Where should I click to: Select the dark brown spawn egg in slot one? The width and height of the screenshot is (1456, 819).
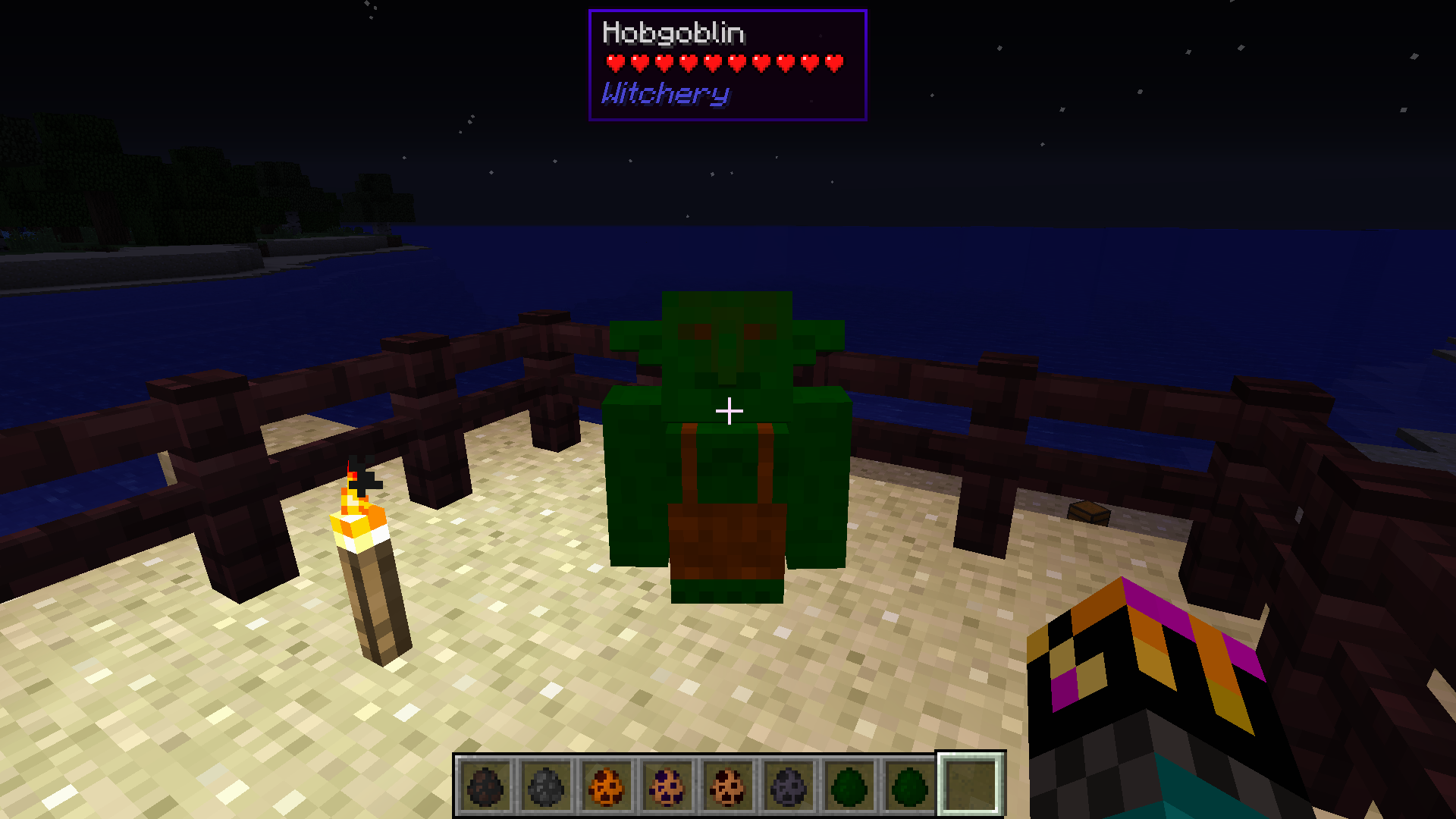click(x=485, y=784)
